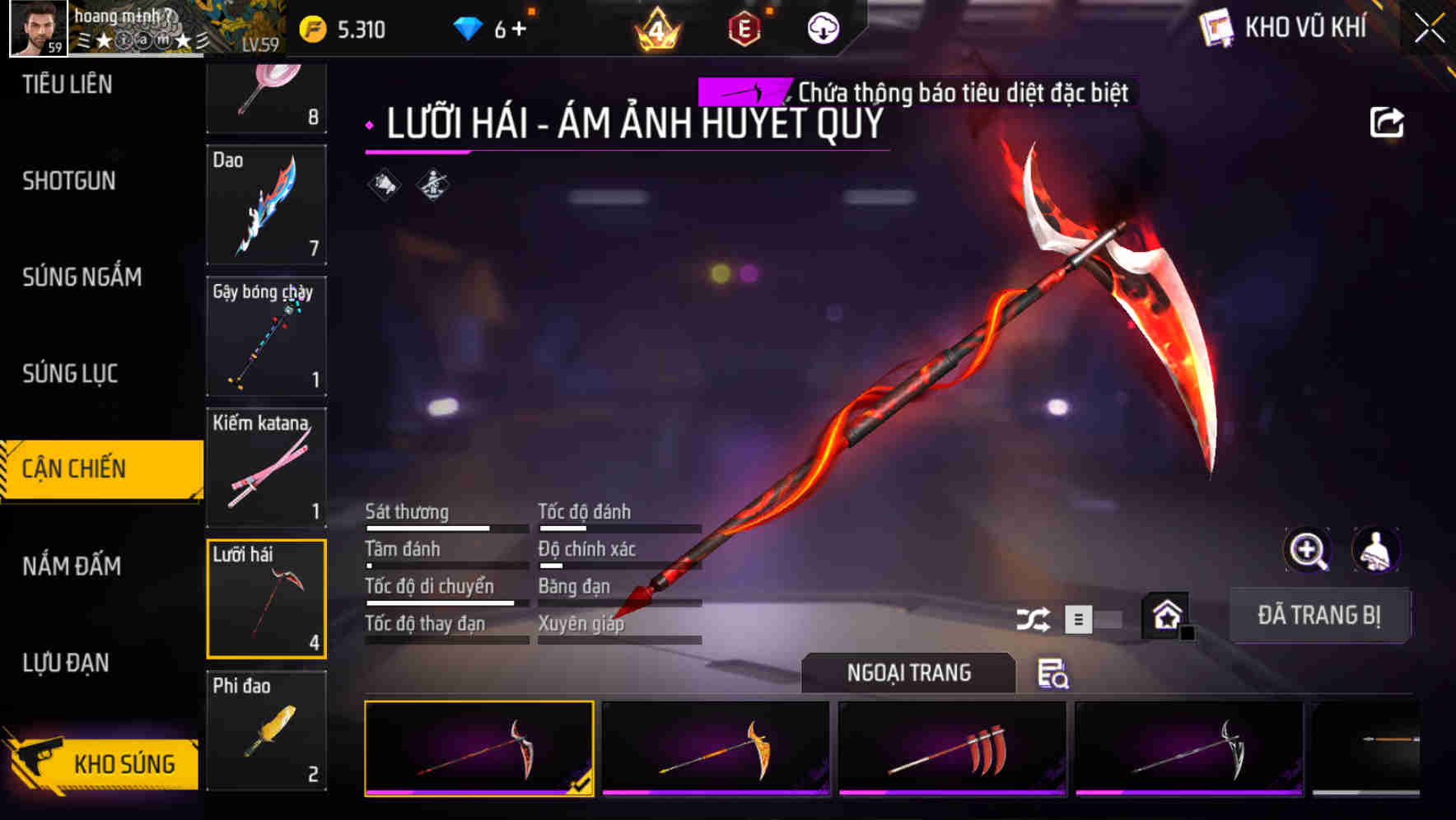The width and height of the screenshot is (1456, 820).
Task: Click the home display icon near the toggle
Action: [1166, 616]
